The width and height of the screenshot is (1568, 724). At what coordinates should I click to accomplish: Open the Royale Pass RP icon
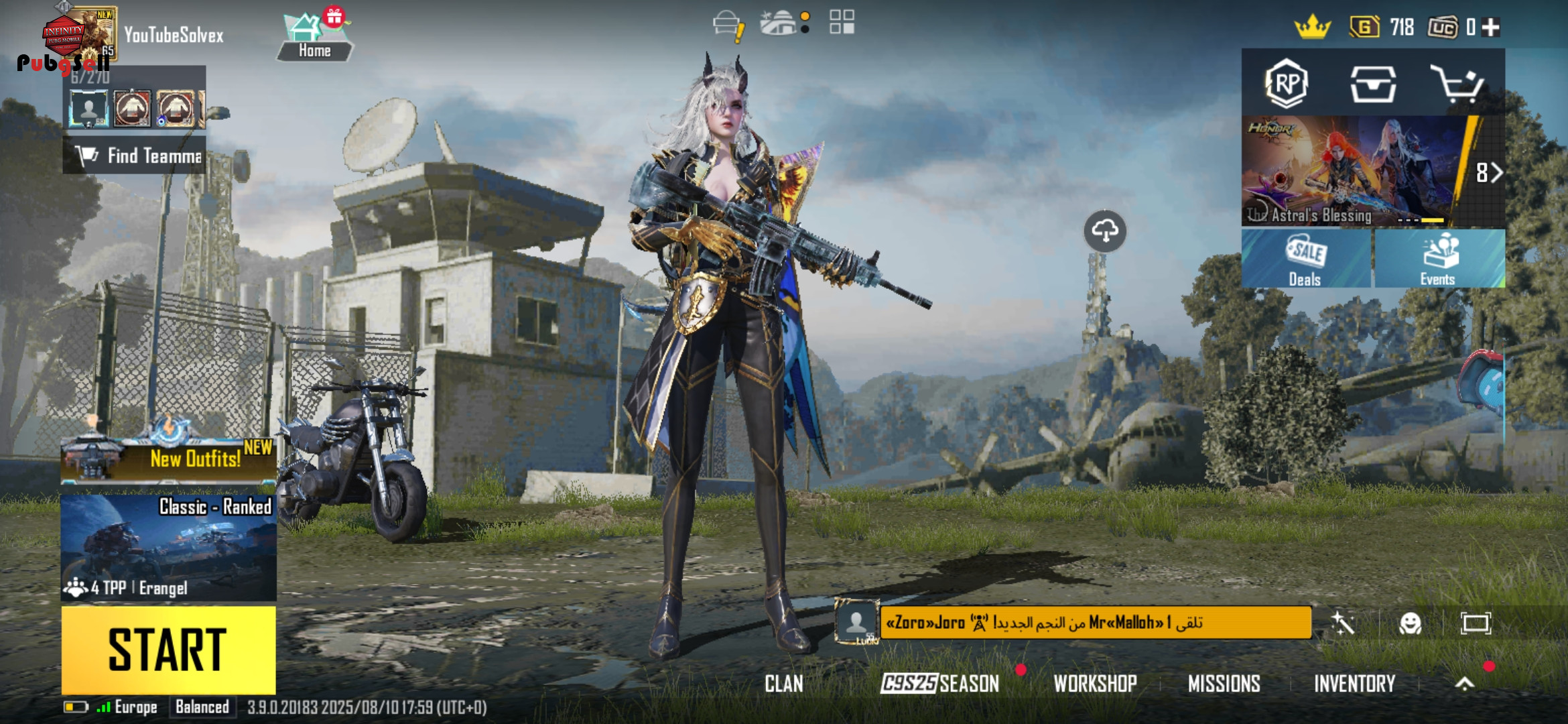tap(1287, 84)
